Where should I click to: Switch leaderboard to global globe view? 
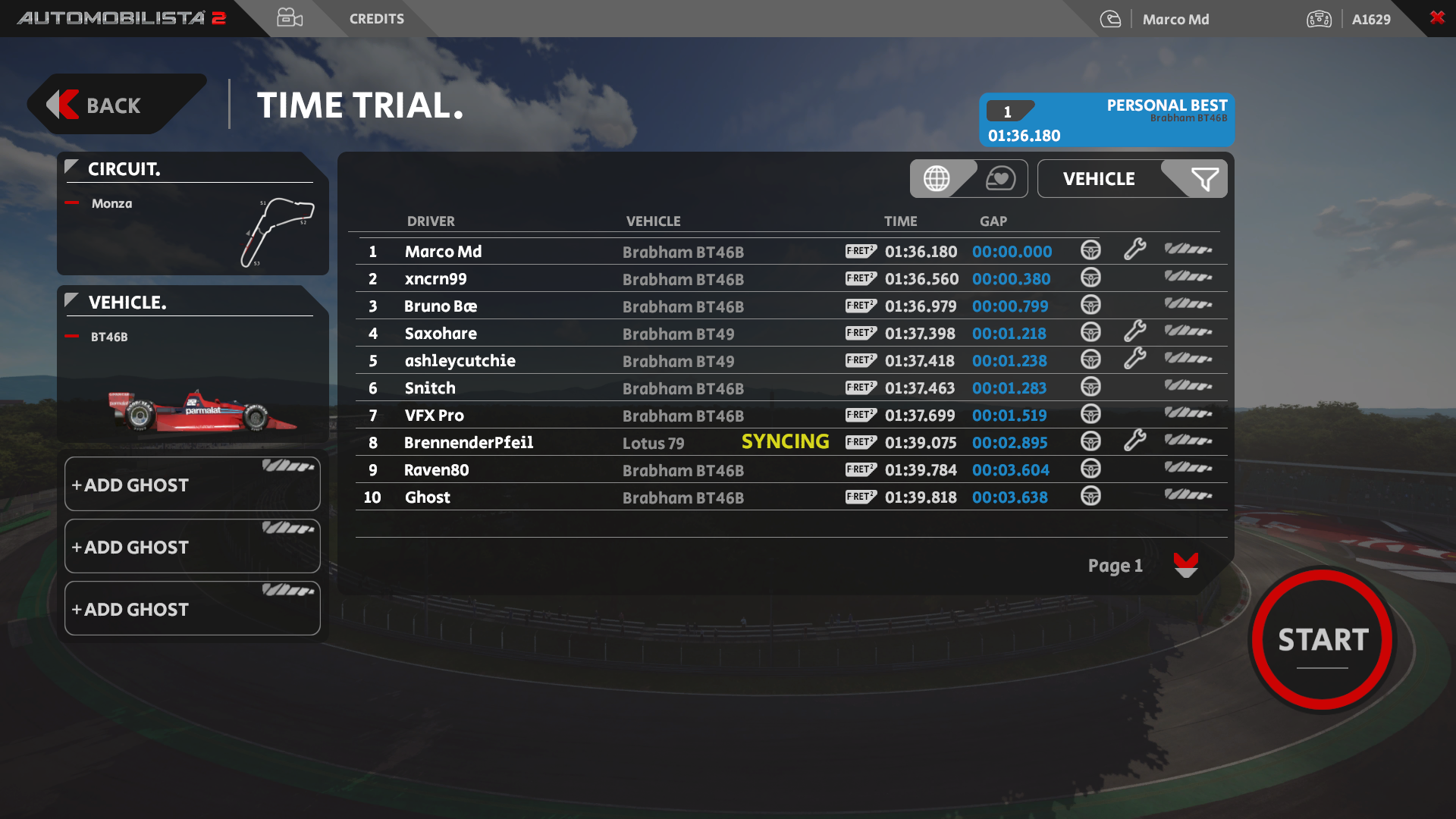pos(937,179)
